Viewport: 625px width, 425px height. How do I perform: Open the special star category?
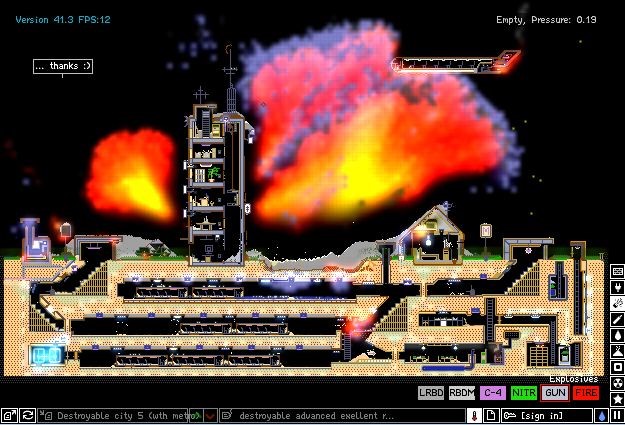point(617,399)
